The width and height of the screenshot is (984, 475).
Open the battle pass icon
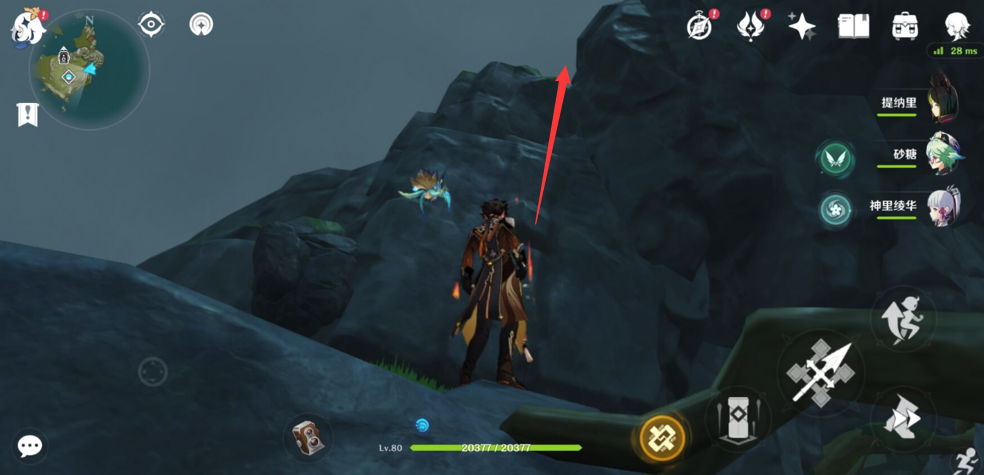[750, 27]
